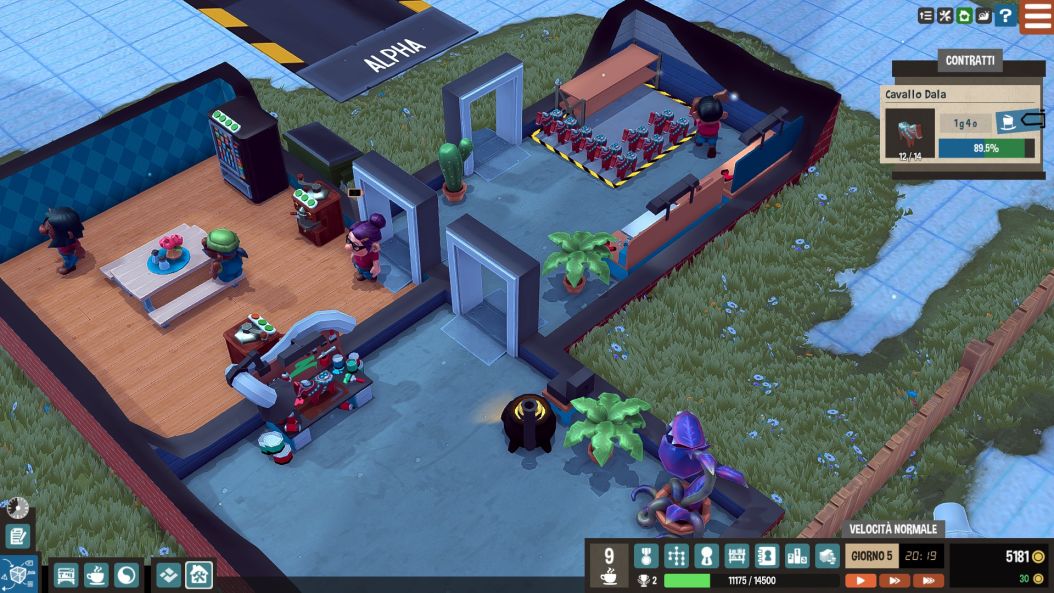Open the question mark help button
This screenshot has height=593, width=1054.
point(1006,16)
